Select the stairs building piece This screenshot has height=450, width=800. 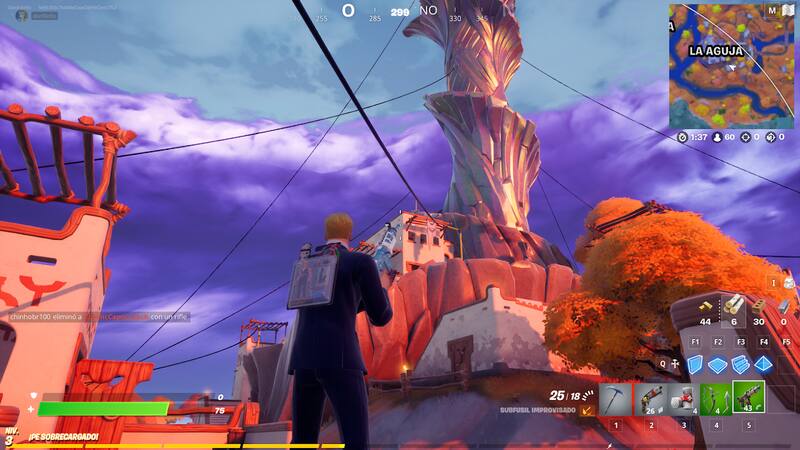[741, 363]
